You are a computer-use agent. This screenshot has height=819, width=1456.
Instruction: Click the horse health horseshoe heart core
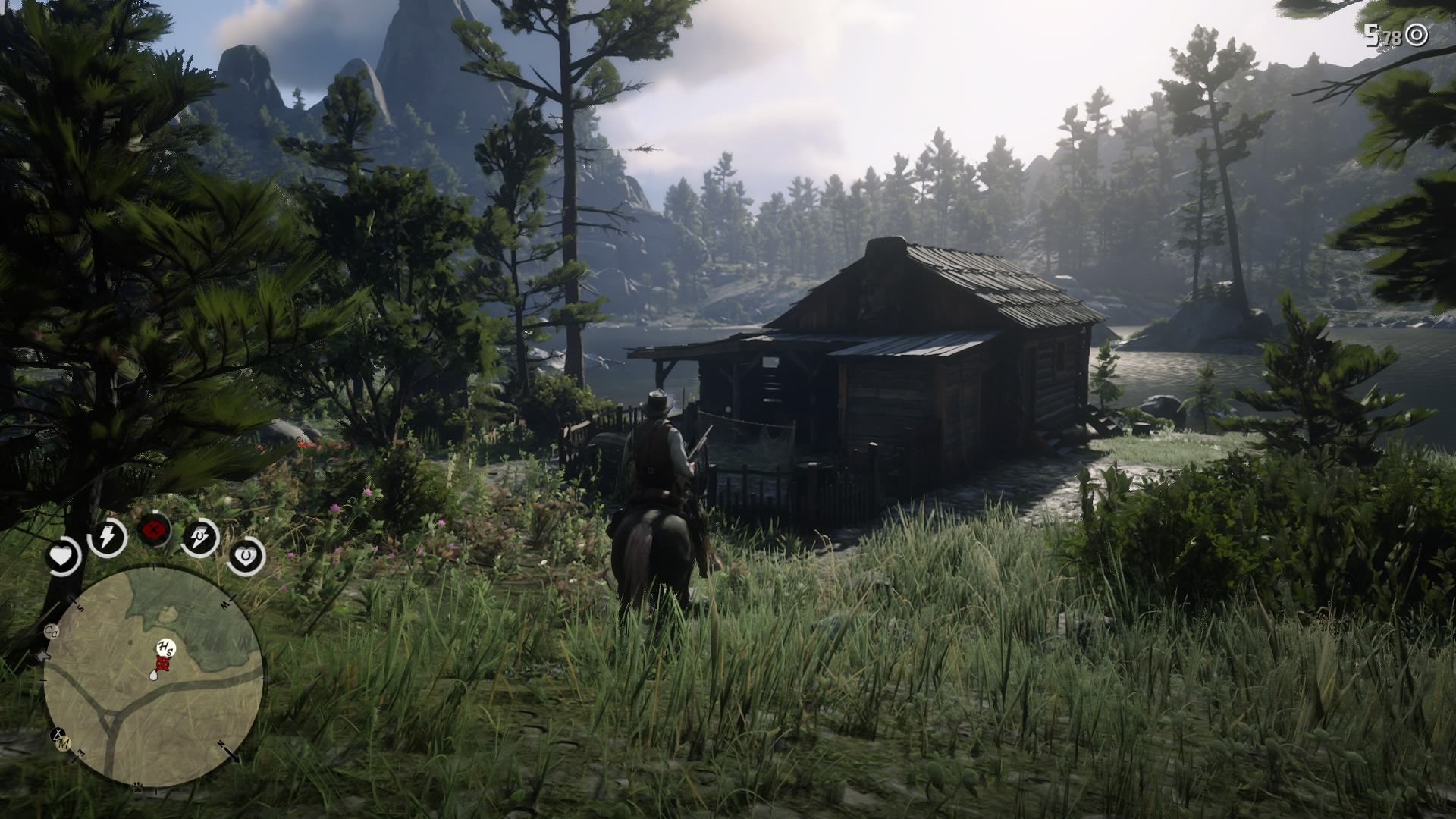tap(246, 556)
